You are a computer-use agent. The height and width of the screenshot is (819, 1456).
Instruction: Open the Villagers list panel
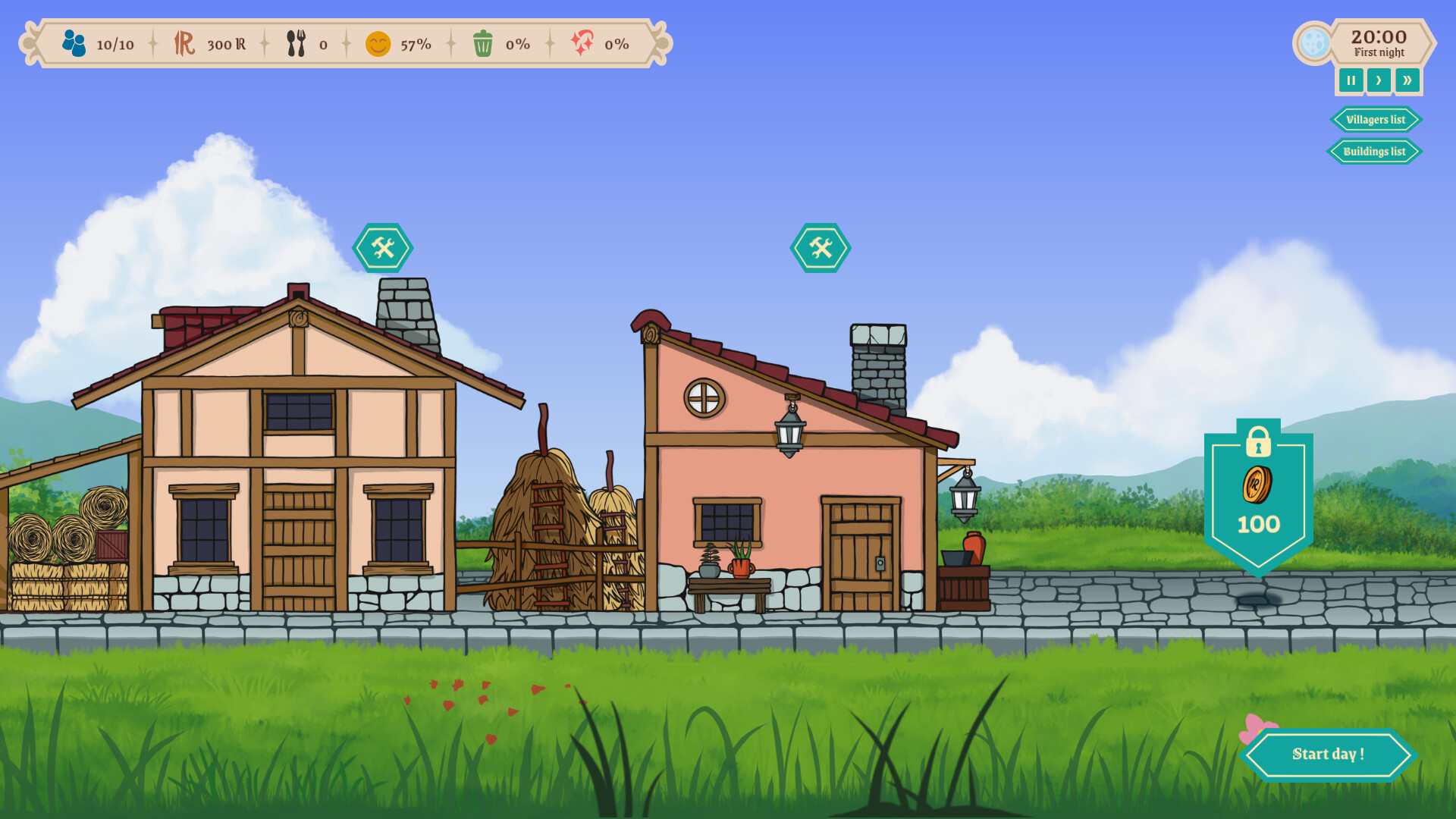click(1375, 119)
